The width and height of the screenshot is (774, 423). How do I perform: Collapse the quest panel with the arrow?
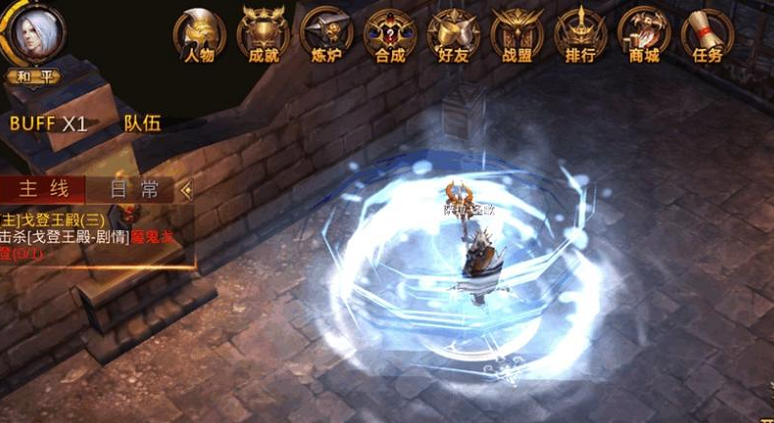186,190
